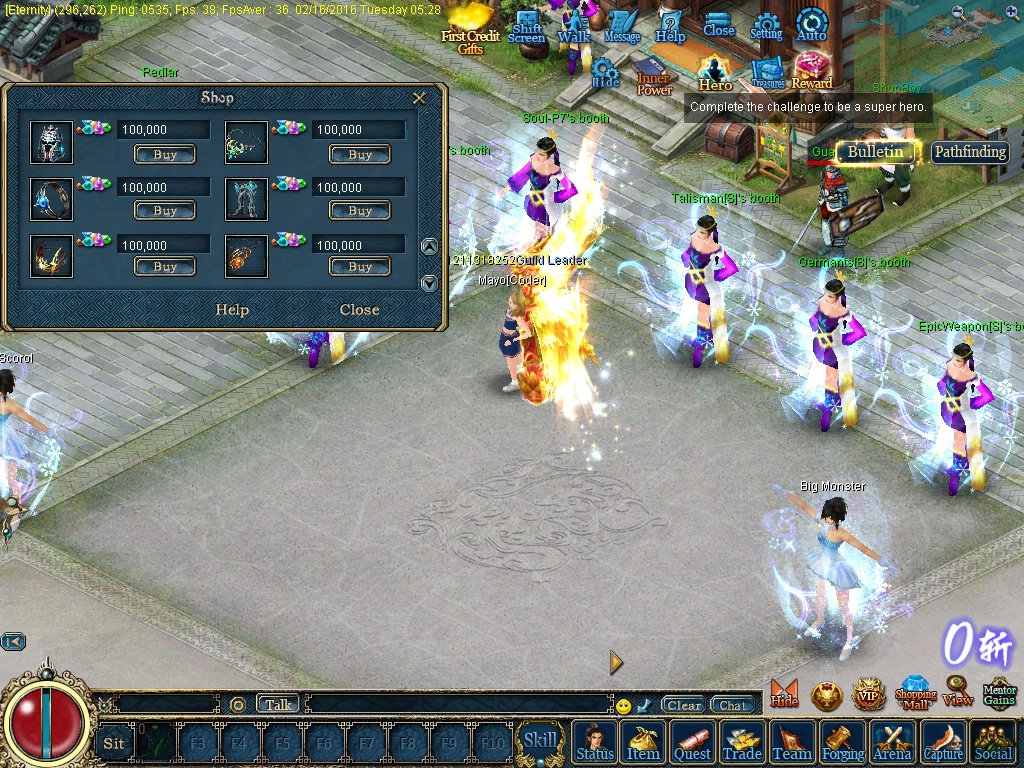This screenshot has height=768, width=1024.
Task: Open the Setting gear menu
Action: pos(766,27)
